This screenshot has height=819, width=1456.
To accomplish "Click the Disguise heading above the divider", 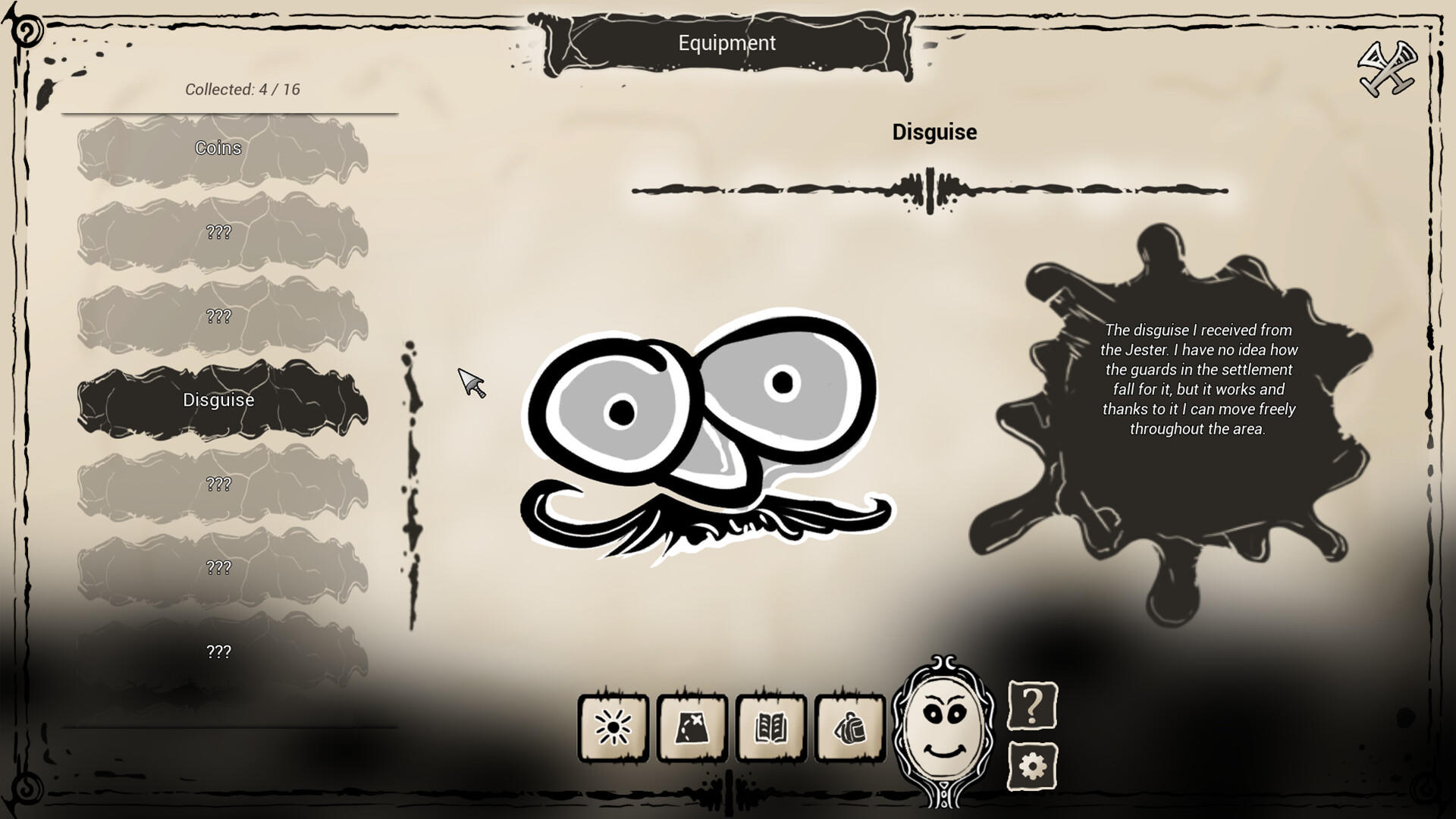I will click(x=934, y=132).
